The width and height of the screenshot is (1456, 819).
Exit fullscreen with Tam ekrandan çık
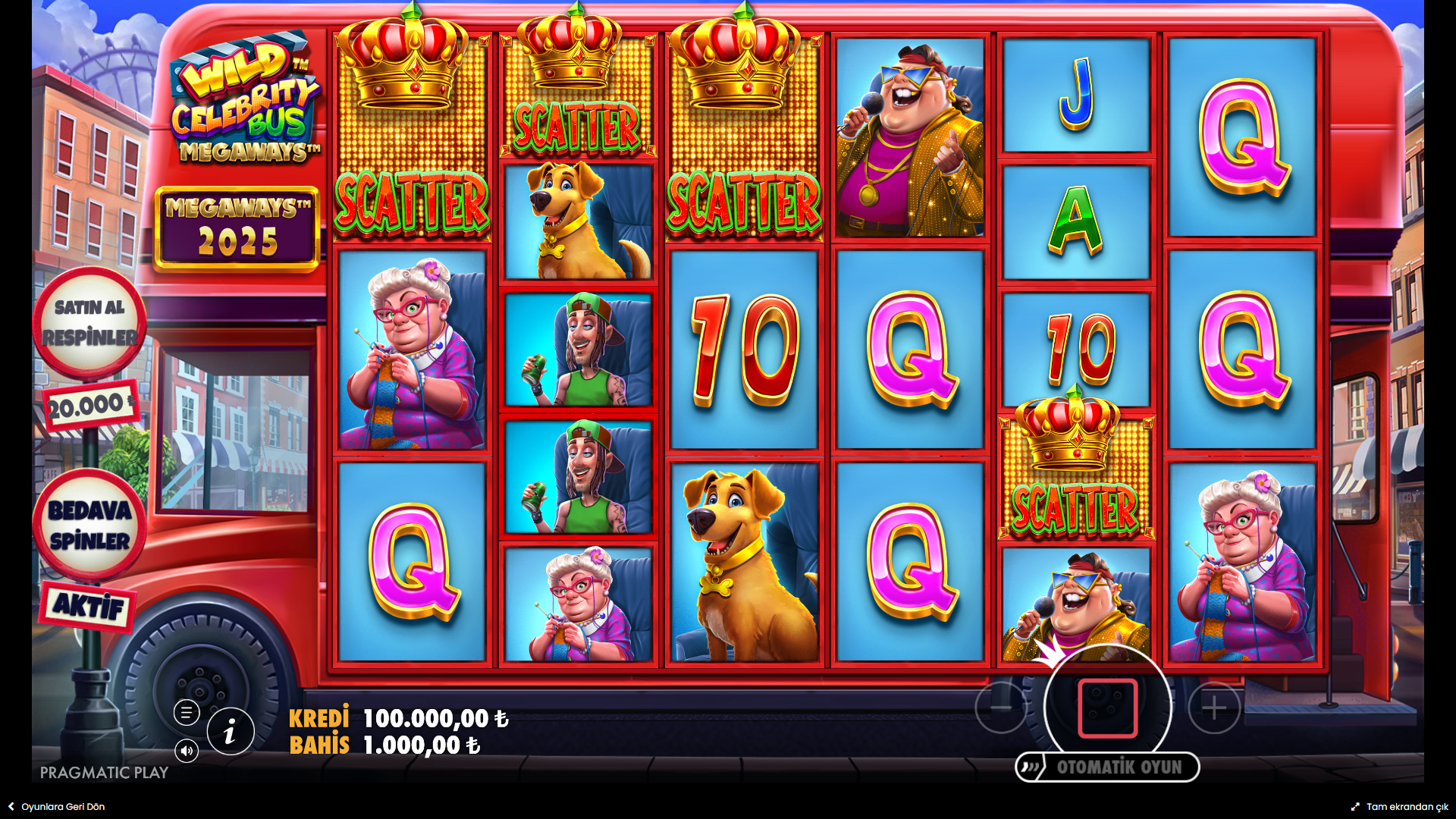coord(1400,807)
